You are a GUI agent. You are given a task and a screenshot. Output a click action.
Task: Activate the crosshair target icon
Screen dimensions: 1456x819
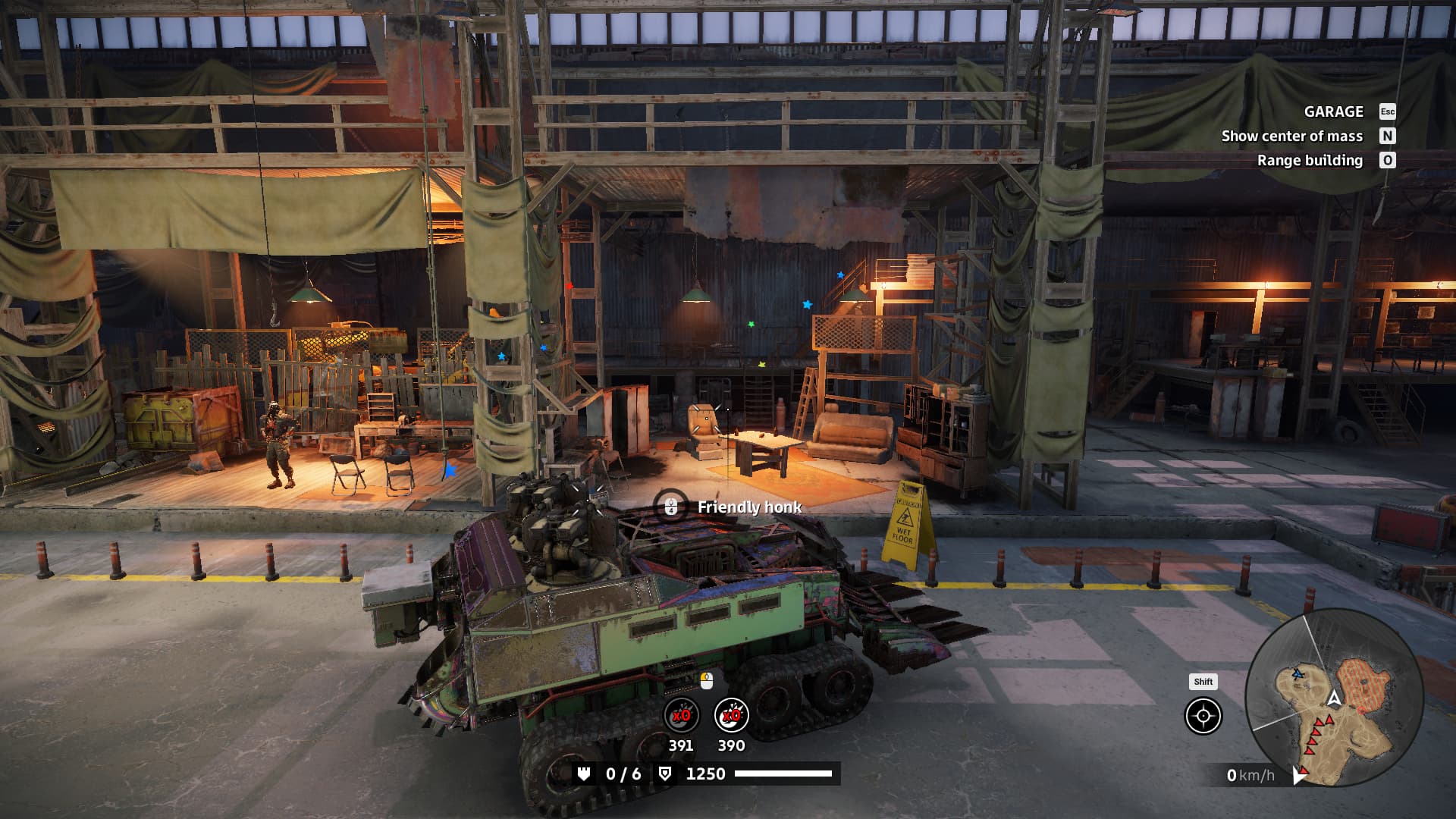[1203, 716]
